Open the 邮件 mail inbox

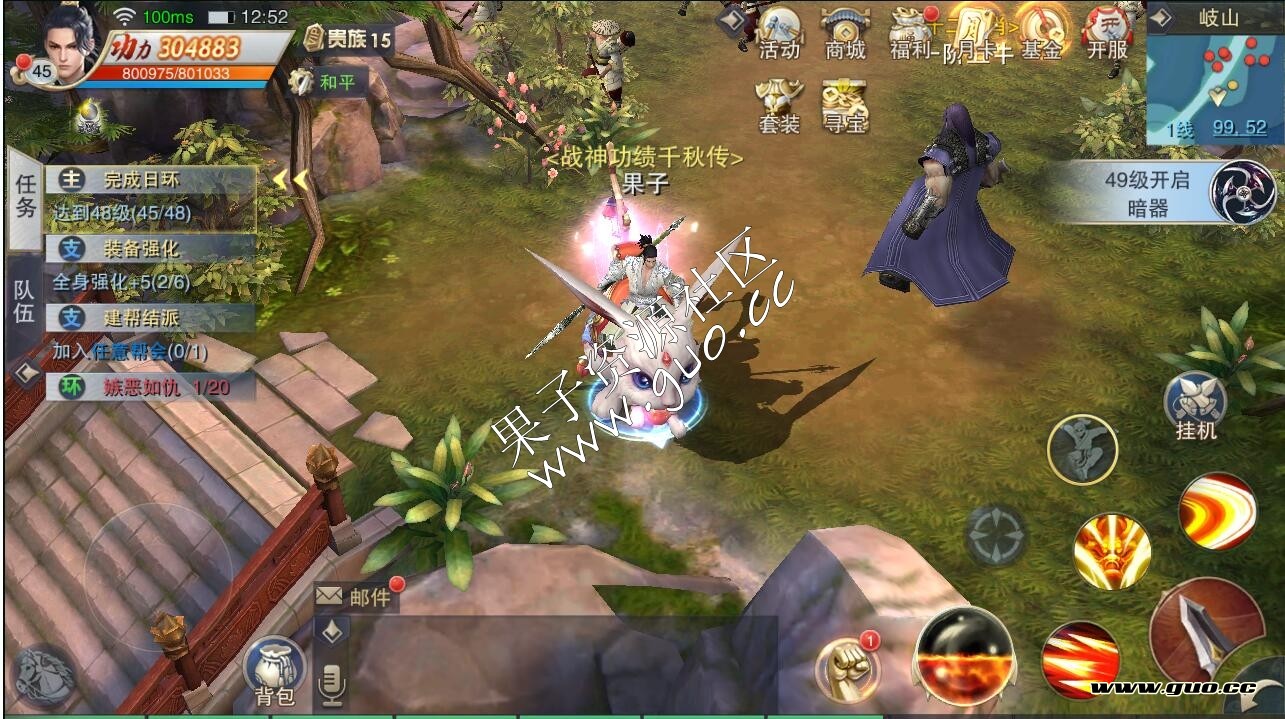(x=357, y=597)
